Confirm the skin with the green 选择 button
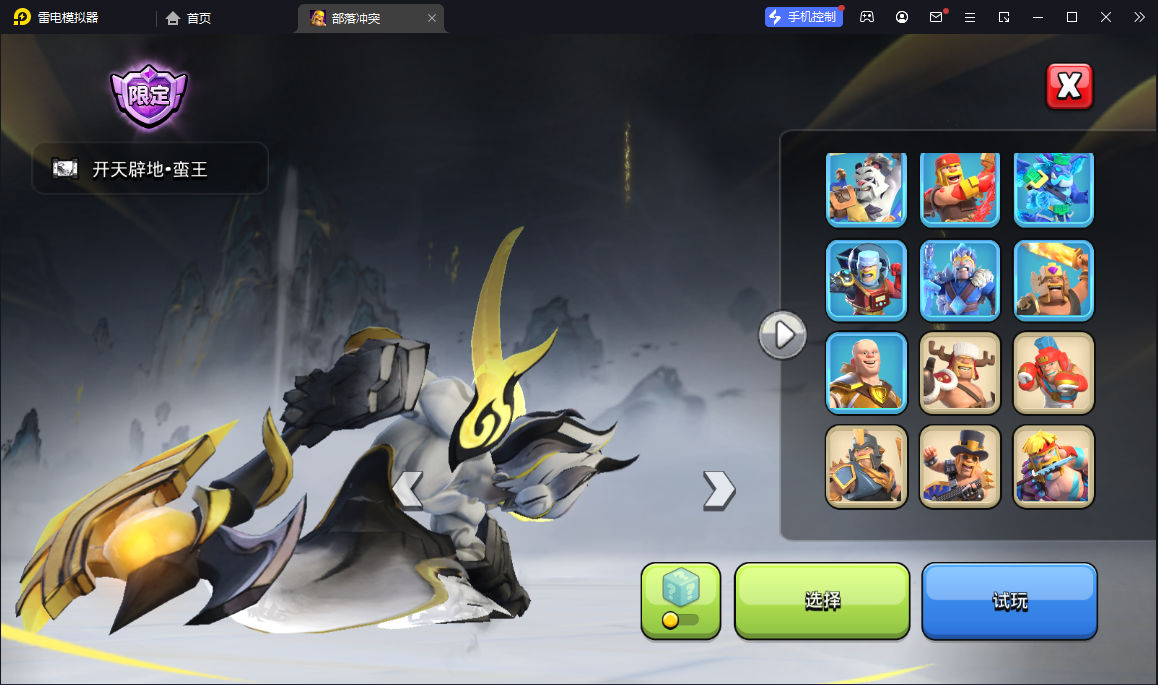This screenshot has height=685, width=1158. (x=822, y=601)
